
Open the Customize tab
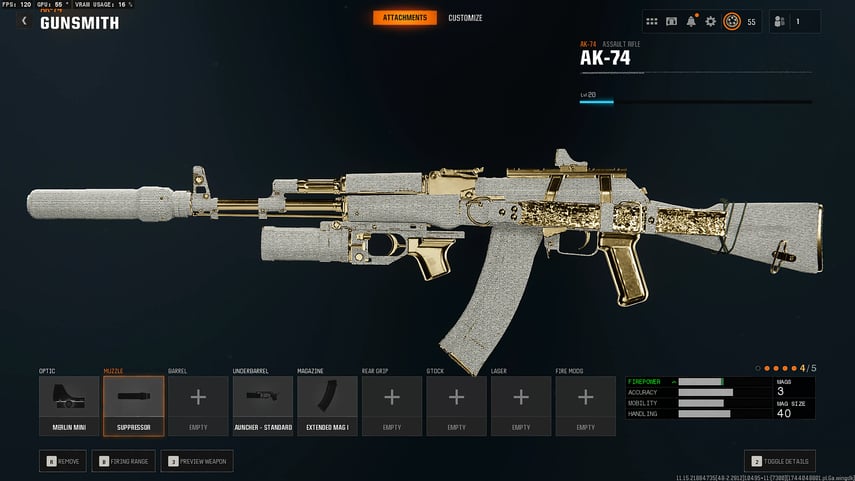(465, 18)
